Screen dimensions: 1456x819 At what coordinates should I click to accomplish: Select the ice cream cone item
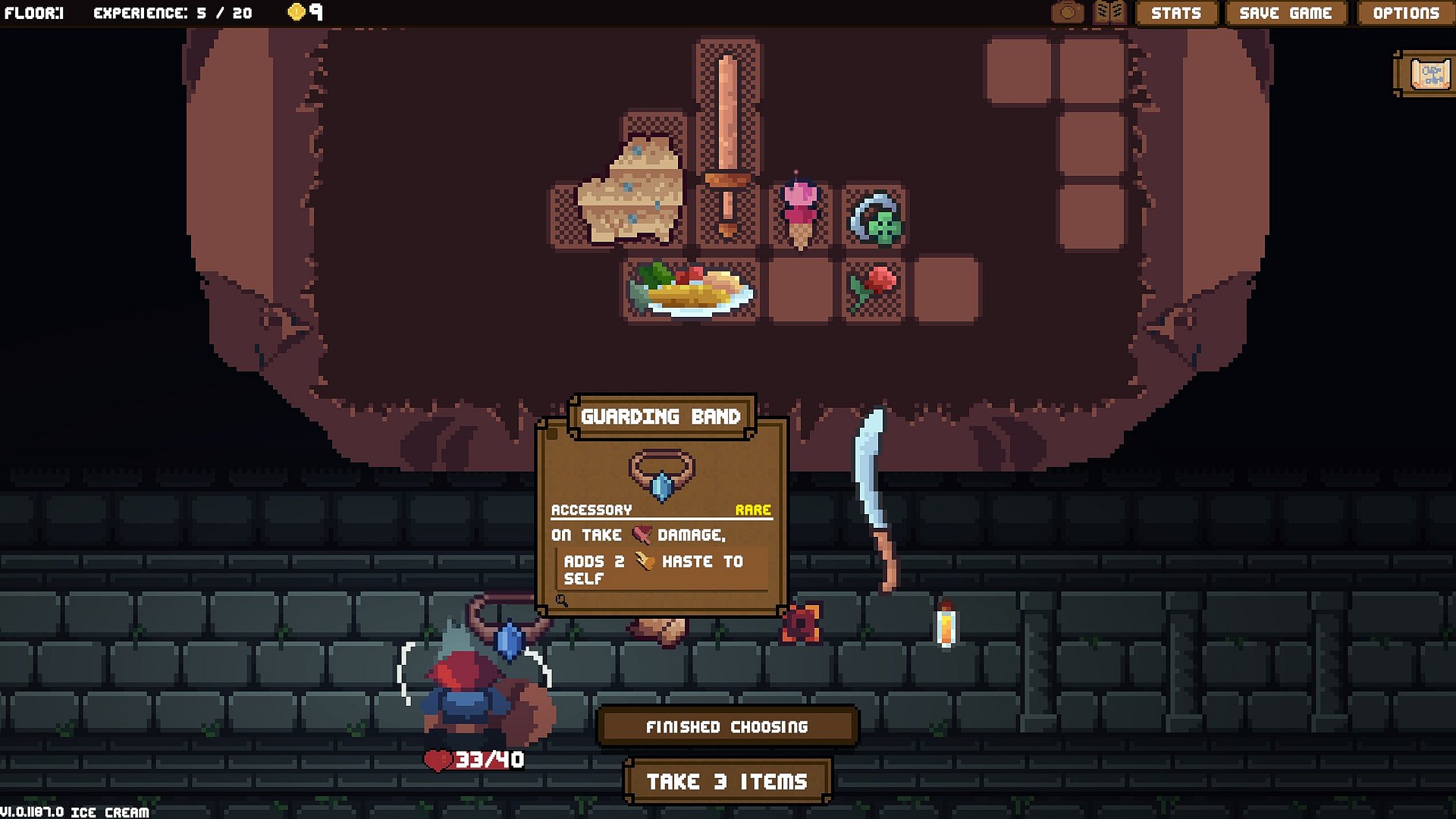[x=800, y=215]
